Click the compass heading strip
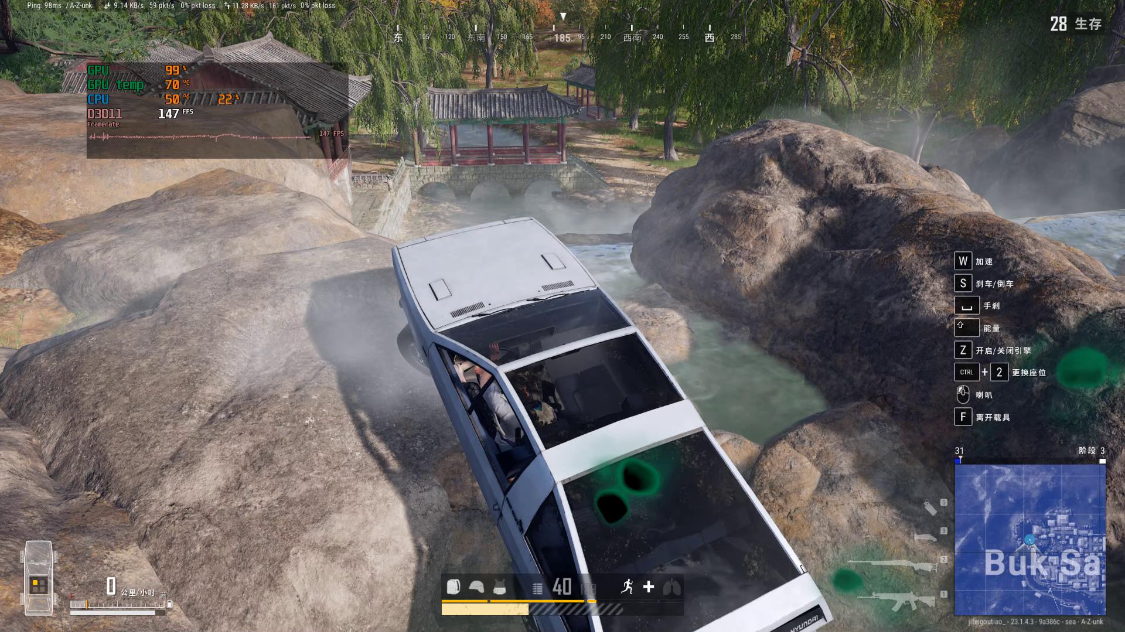The image size is (1125, 632). (563, 37)
